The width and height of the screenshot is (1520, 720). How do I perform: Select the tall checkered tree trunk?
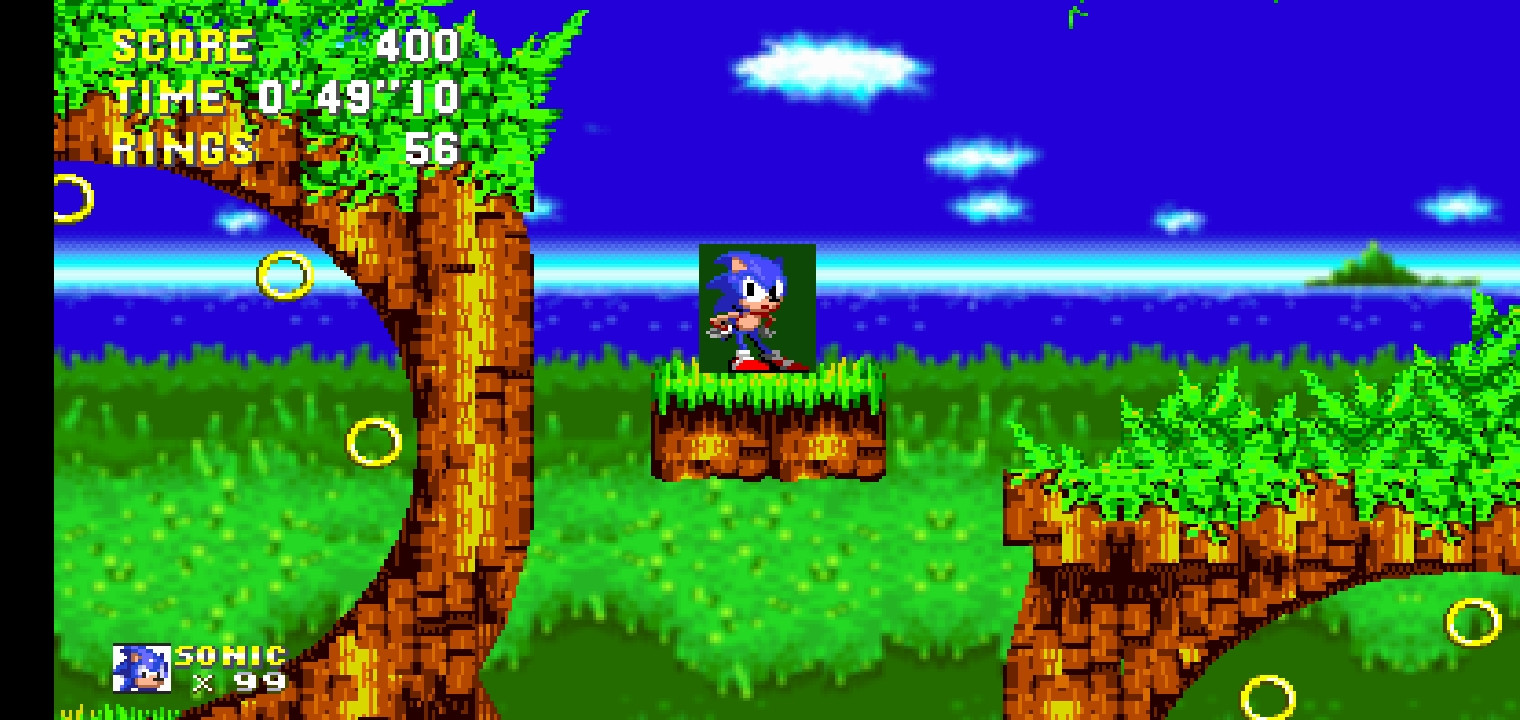(470, 350)
